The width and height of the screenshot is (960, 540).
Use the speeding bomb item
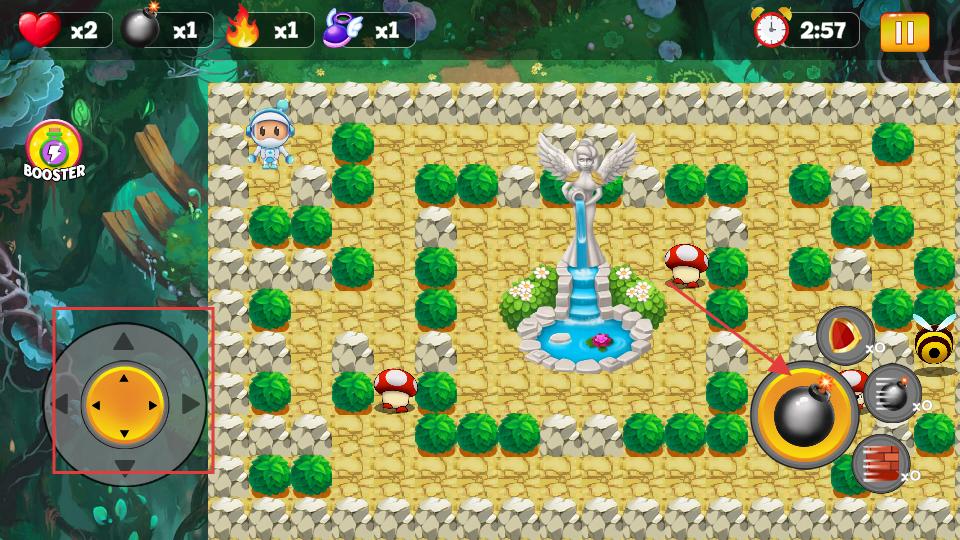pos(891,392)
